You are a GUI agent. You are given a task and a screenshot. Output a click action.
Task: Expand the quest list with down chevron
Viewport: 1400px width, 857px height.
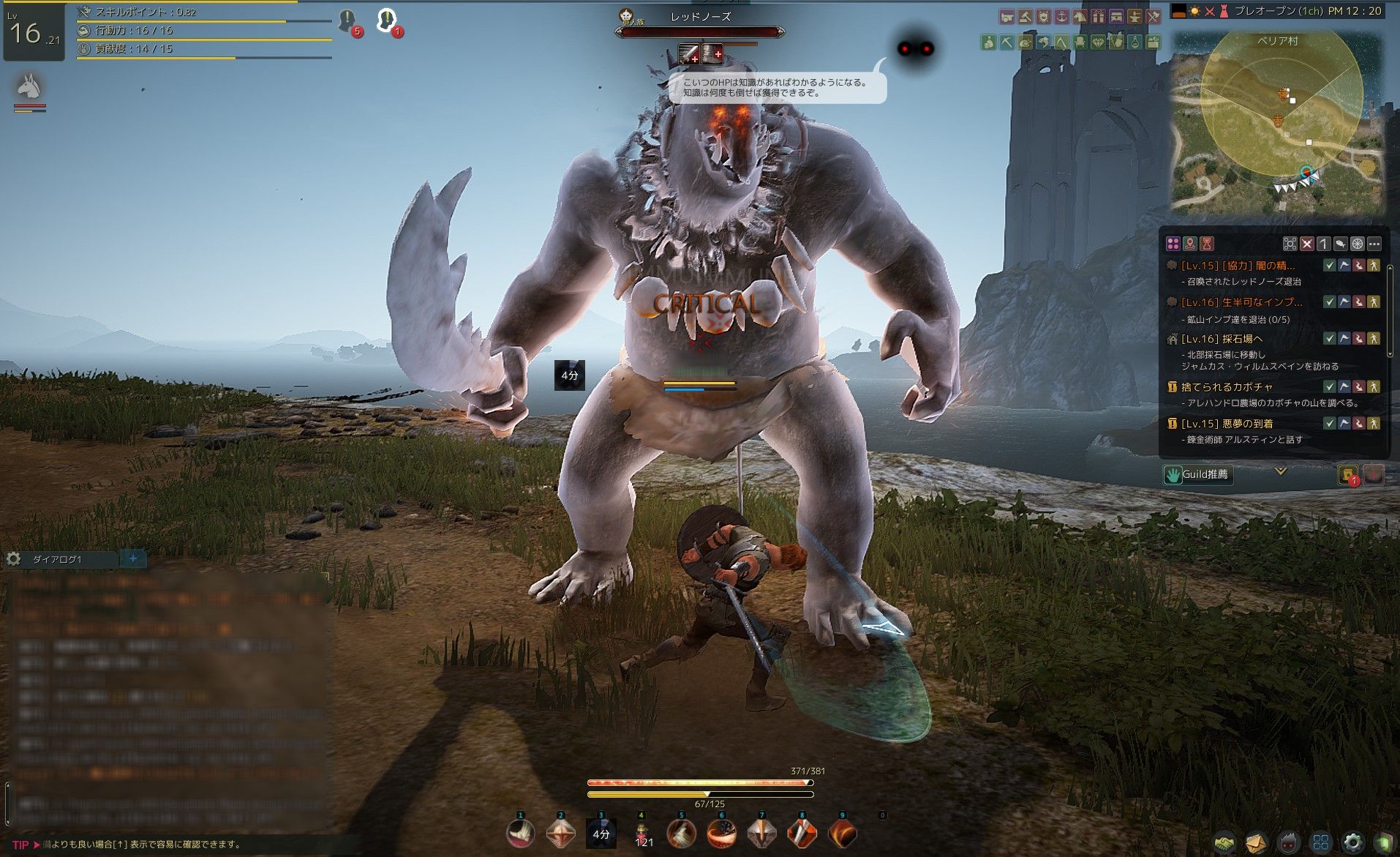tap(1281, 471)
